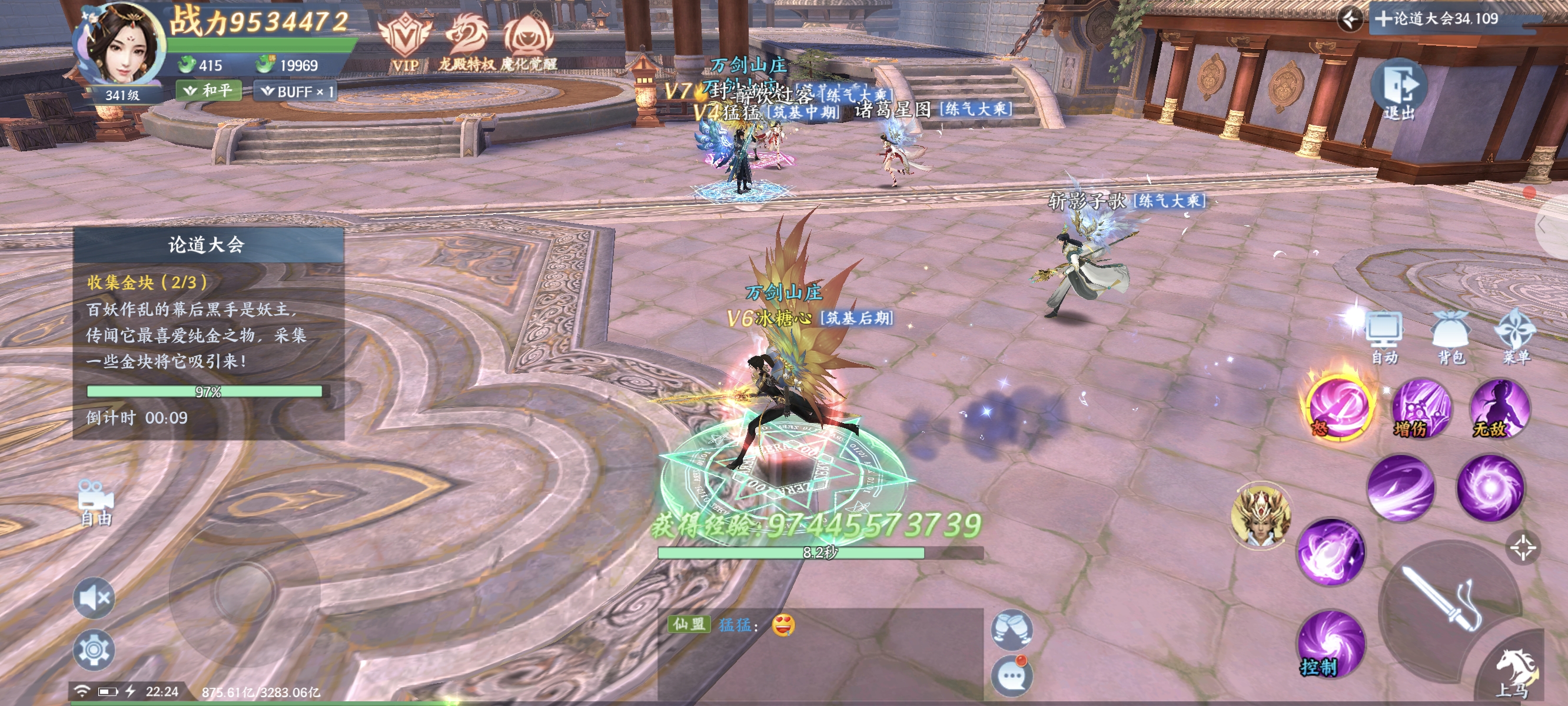
Task: Open 魔化觉醒 awakening icon
Action: click(529, 42)
